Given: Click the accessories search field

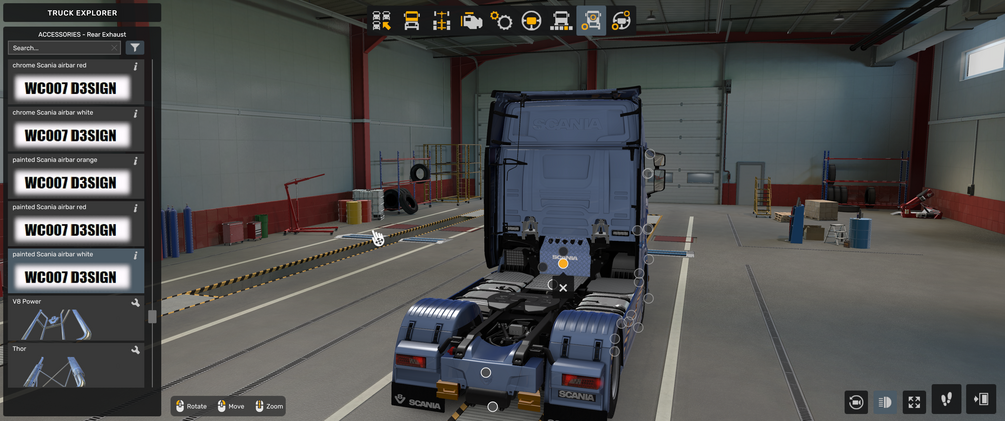Looking at the screenshot, I should coord(64,48).
